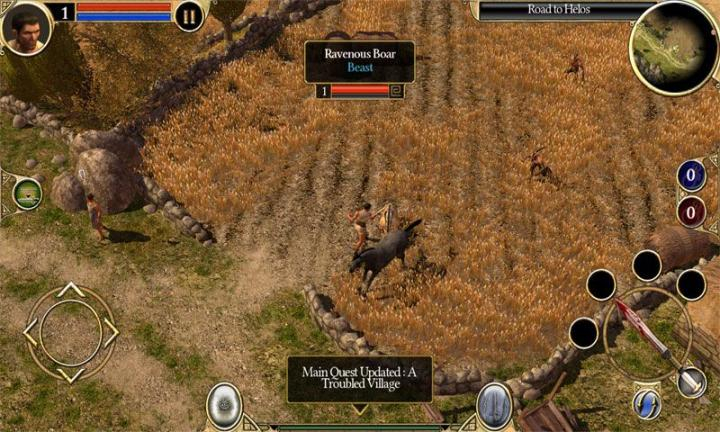This screenshot has height=432, width=720.
Task: Open the silver shield button
Action: pos(224,405)
